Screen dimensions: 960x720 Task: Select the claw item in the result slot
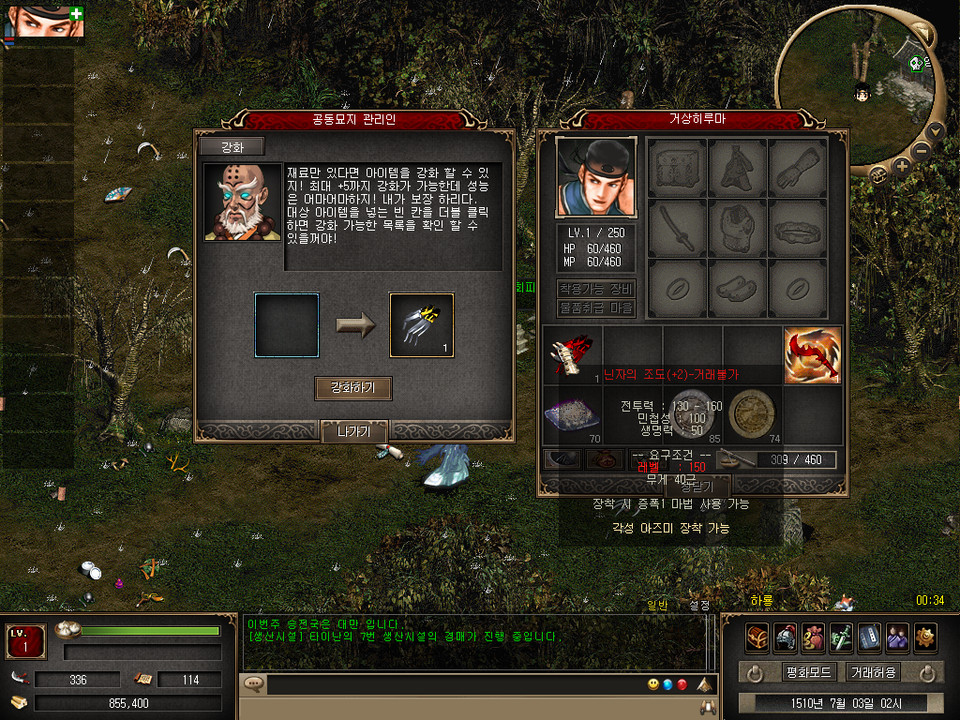[x=421, y=325]
